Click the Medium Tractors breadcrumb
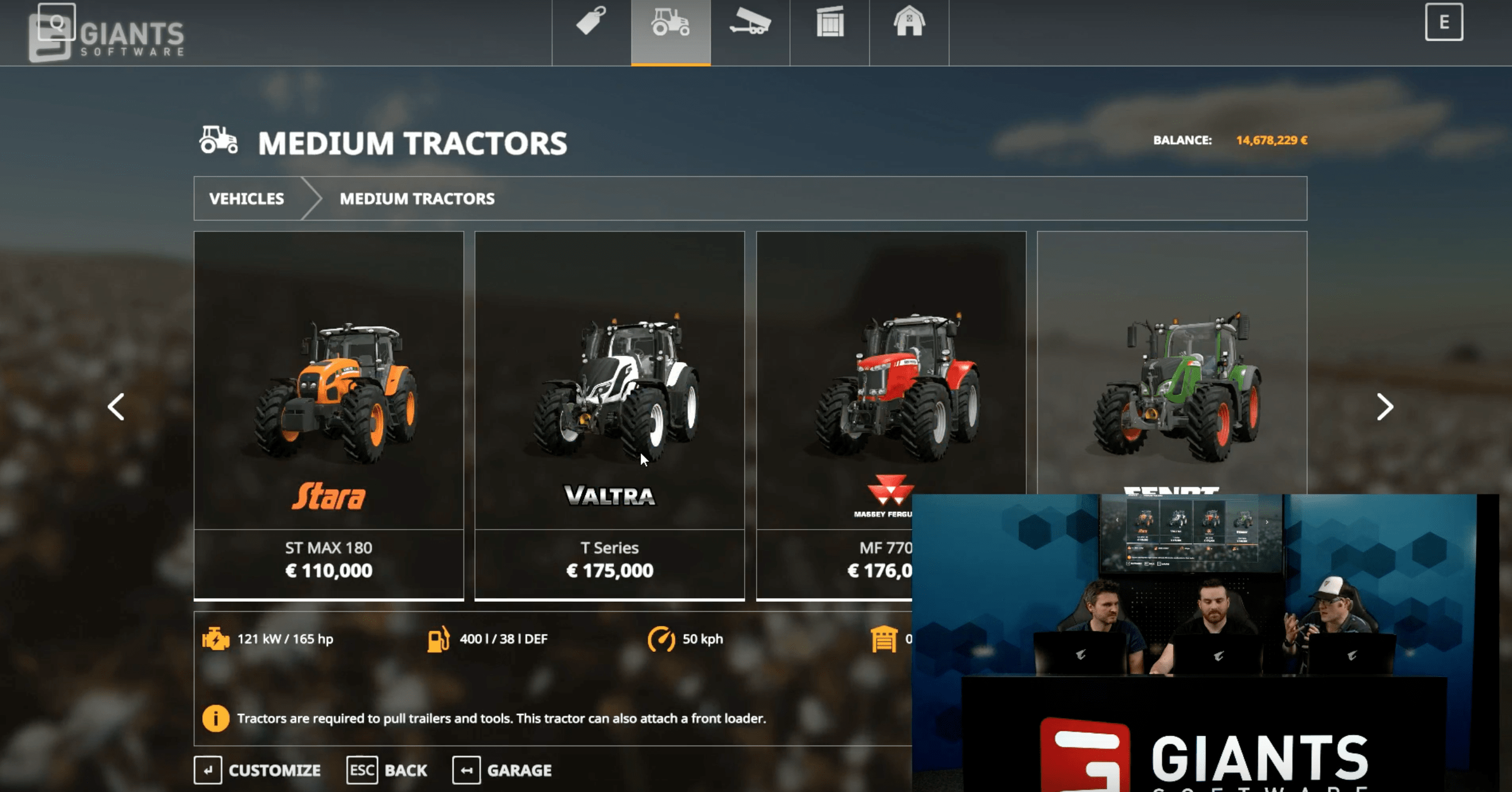Image resolution: width=1512 pixels, height=792 pixels. click(x=417, y=199)
